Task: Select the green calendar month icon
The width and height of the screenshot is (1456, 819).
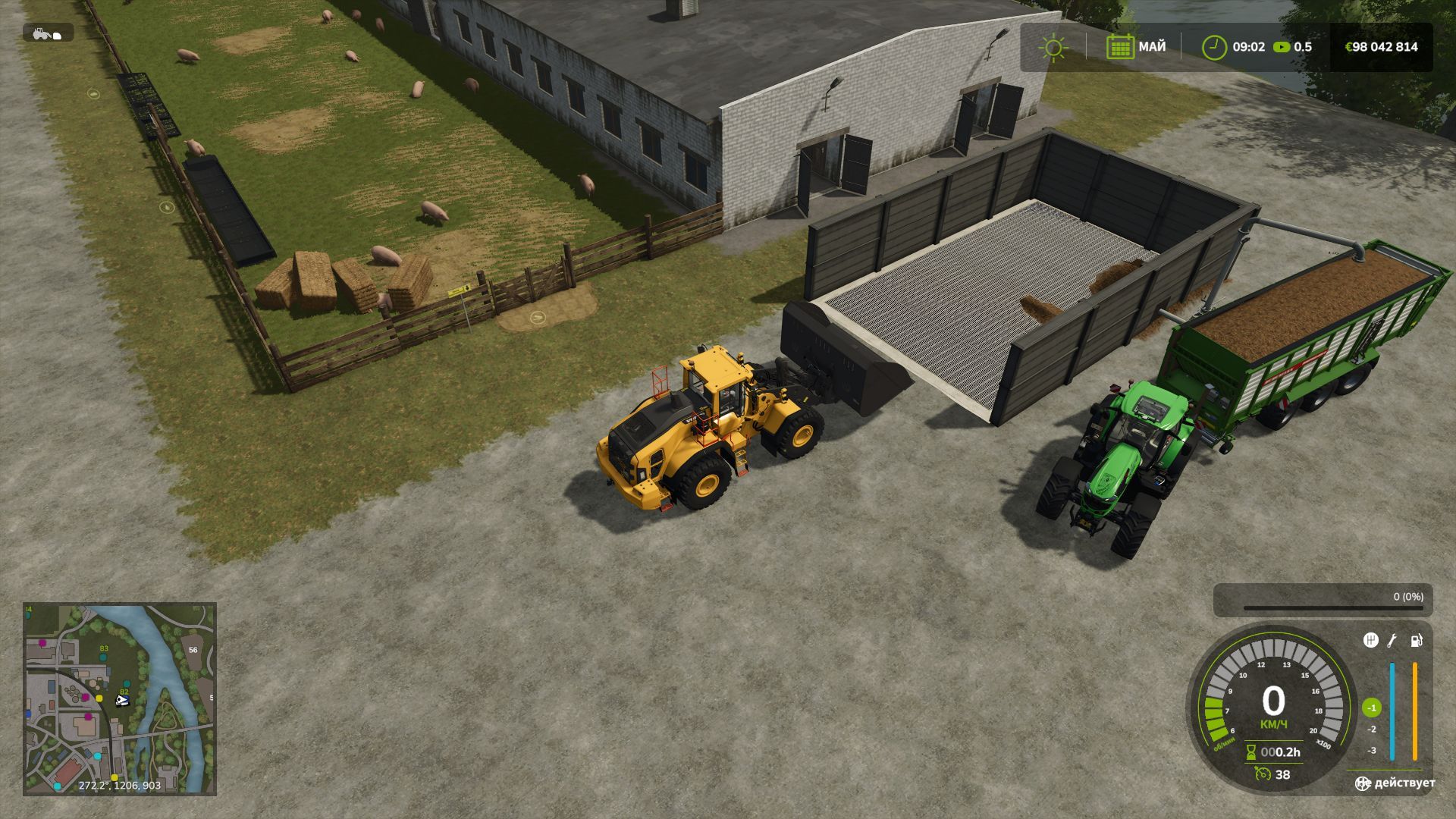Action: pyautogui.click(x=1119, y=47)
